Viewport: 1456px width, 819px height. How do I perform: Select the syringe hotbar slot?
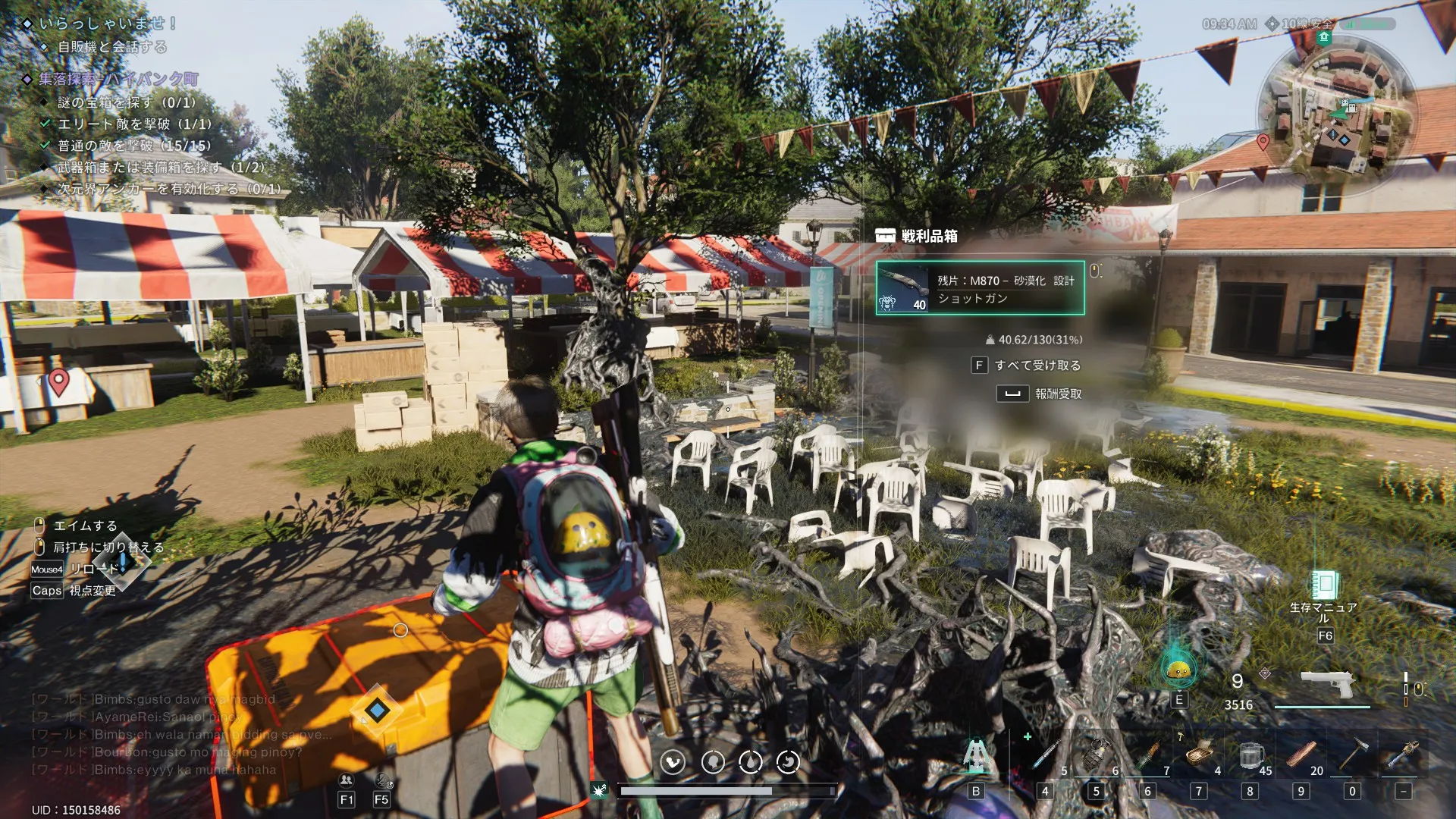pyautogui.click(x=1046, y=756)
